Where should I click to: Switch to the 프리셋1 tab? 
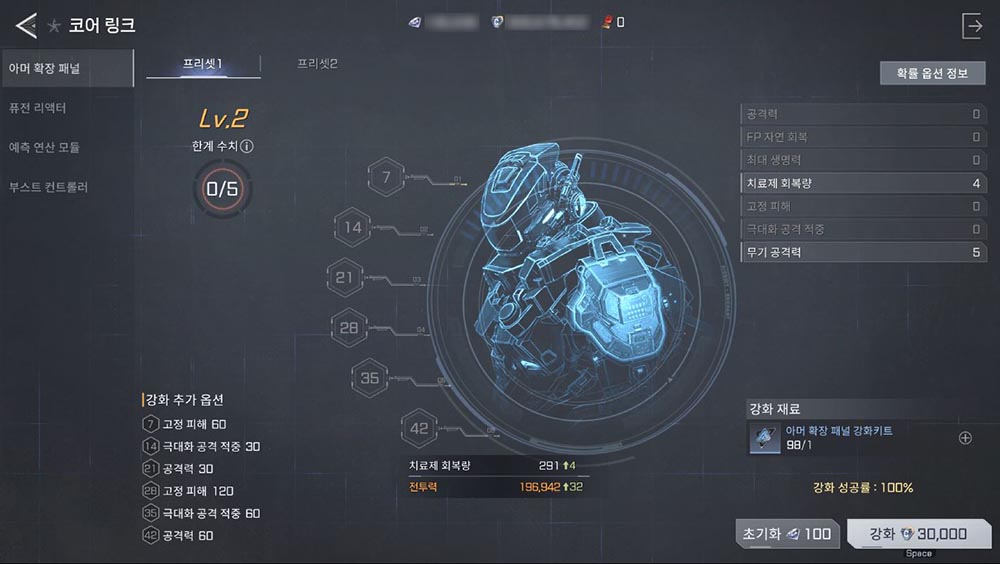[203, 64]
